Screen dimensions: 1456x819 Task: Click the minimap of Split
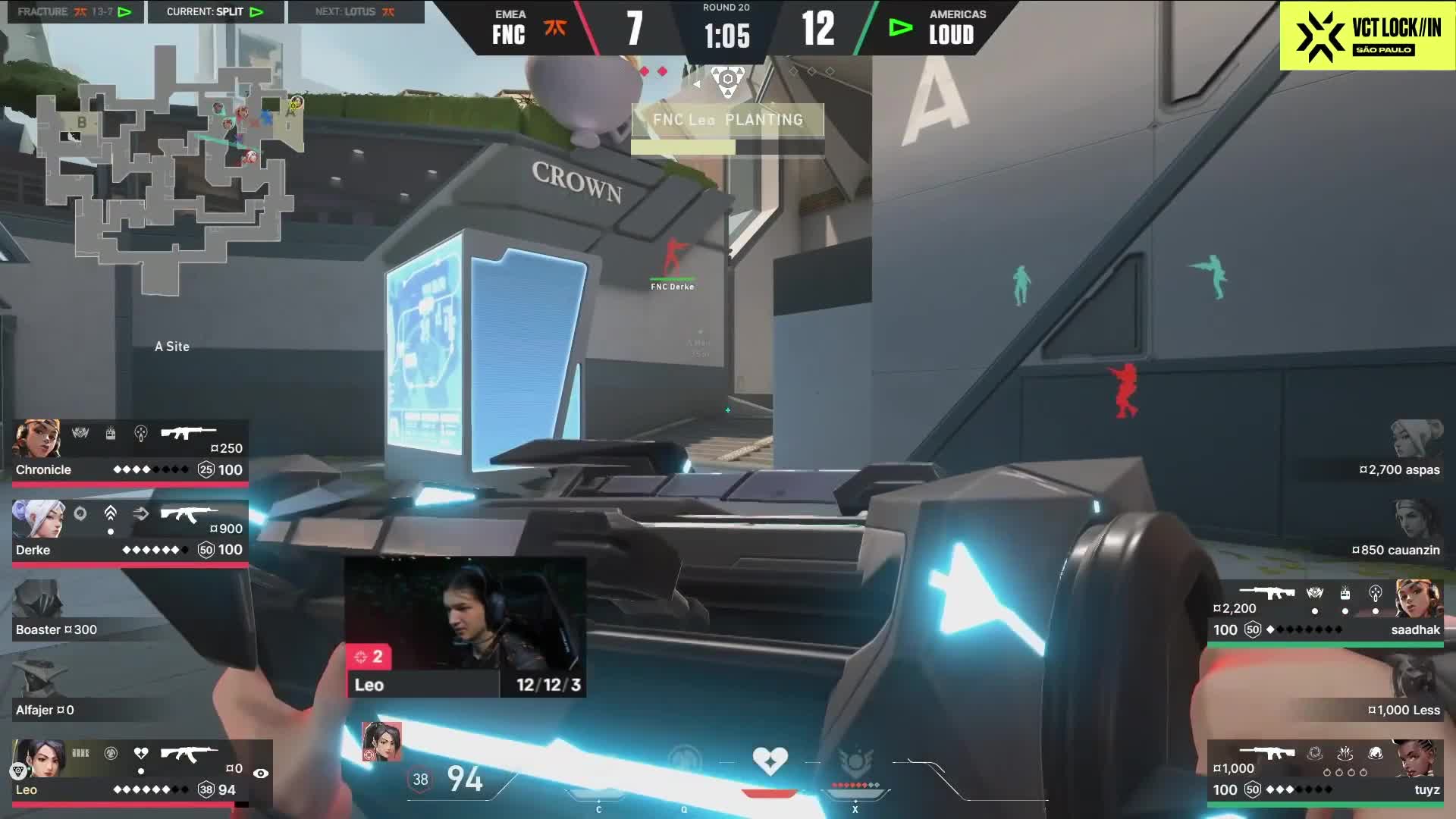coord(167,167)
